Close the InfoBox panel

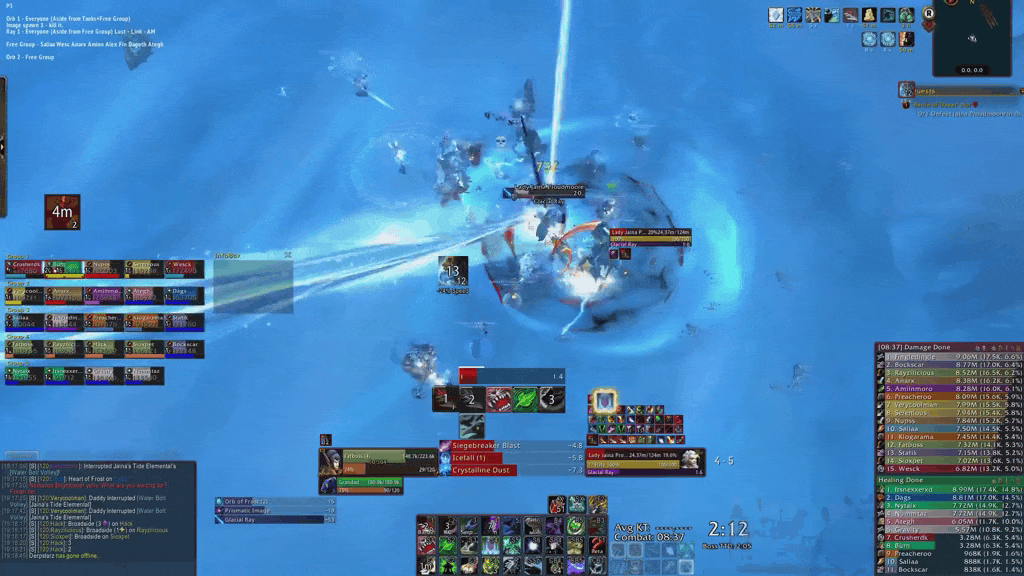click(x=288, y=255)
